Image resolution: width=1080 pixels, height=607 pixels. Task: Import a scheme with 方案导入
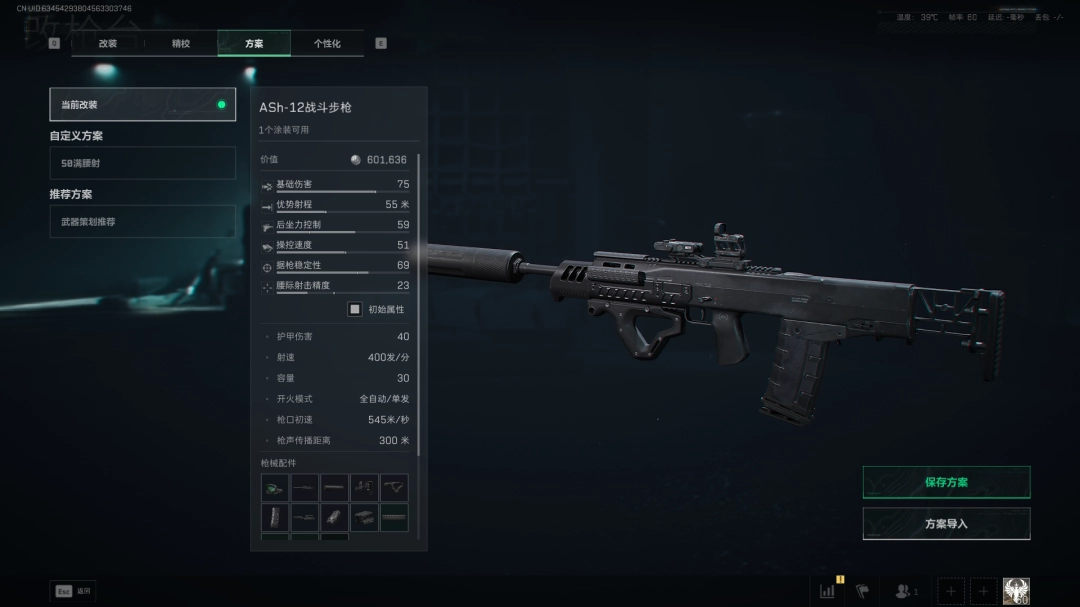pyautogui.click(x=946, y=523)
